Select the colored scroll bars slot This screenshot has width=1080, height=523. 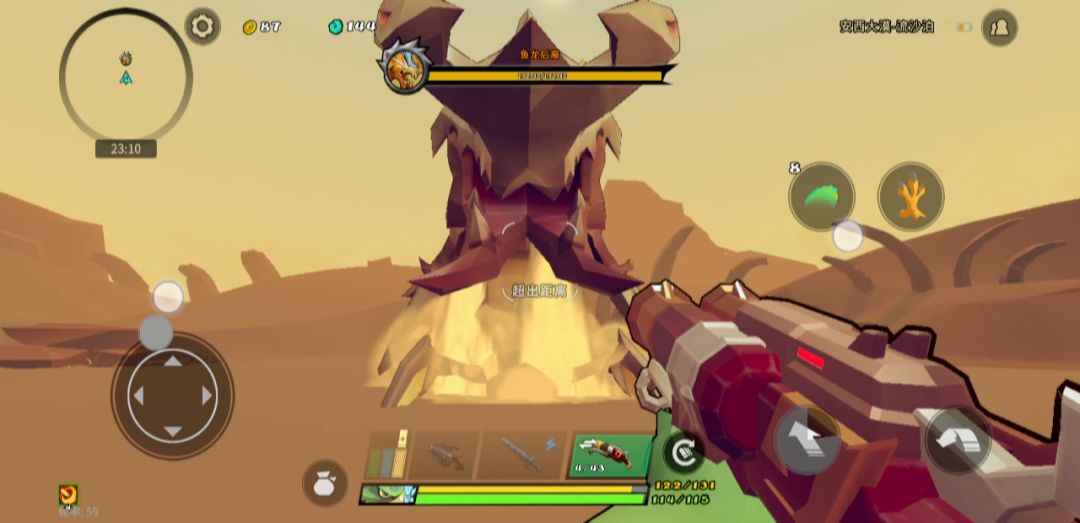click(x=387, y=455)
